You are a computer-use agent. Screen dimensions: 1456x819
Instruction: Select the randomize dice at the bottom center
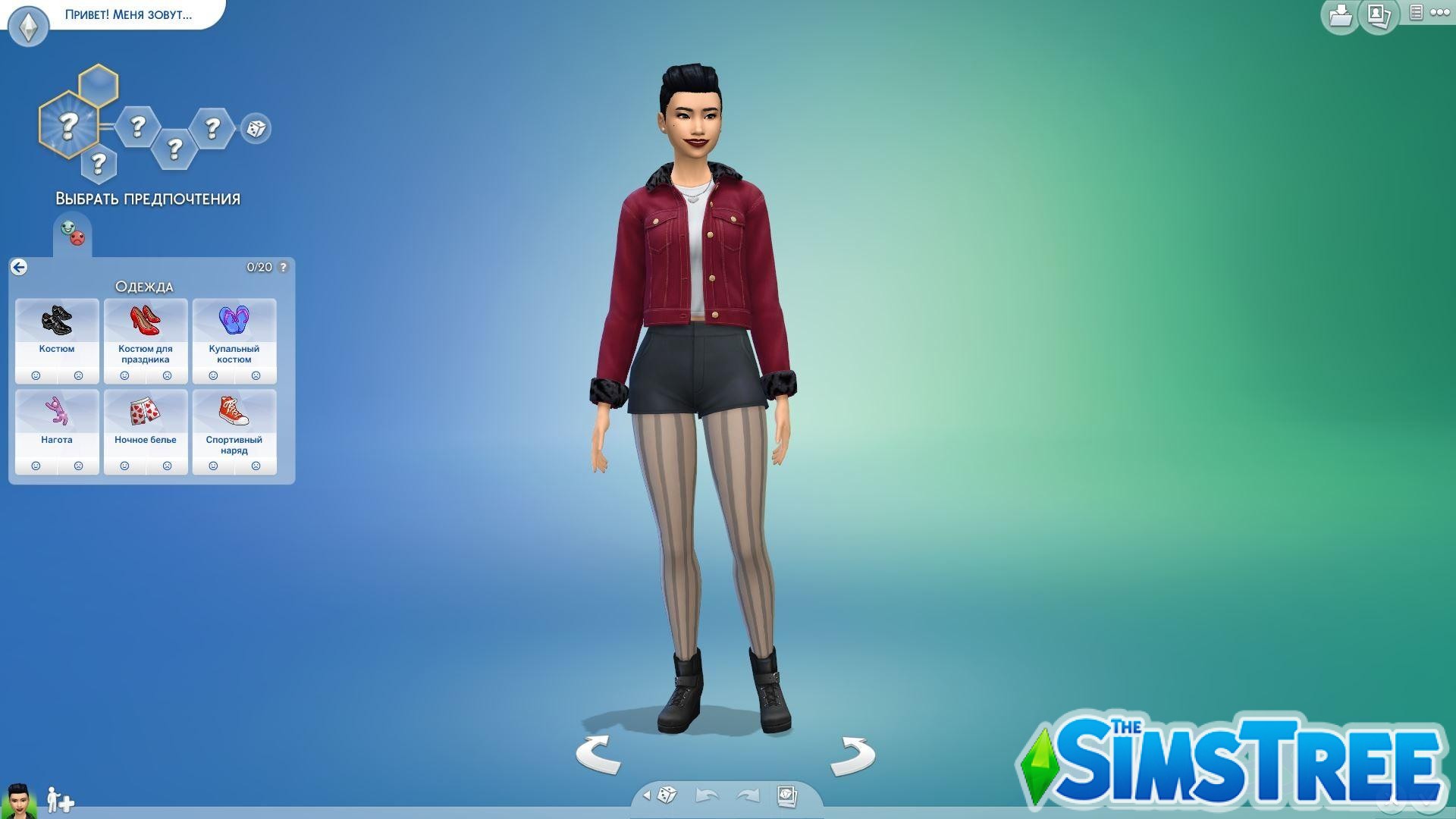666,796
